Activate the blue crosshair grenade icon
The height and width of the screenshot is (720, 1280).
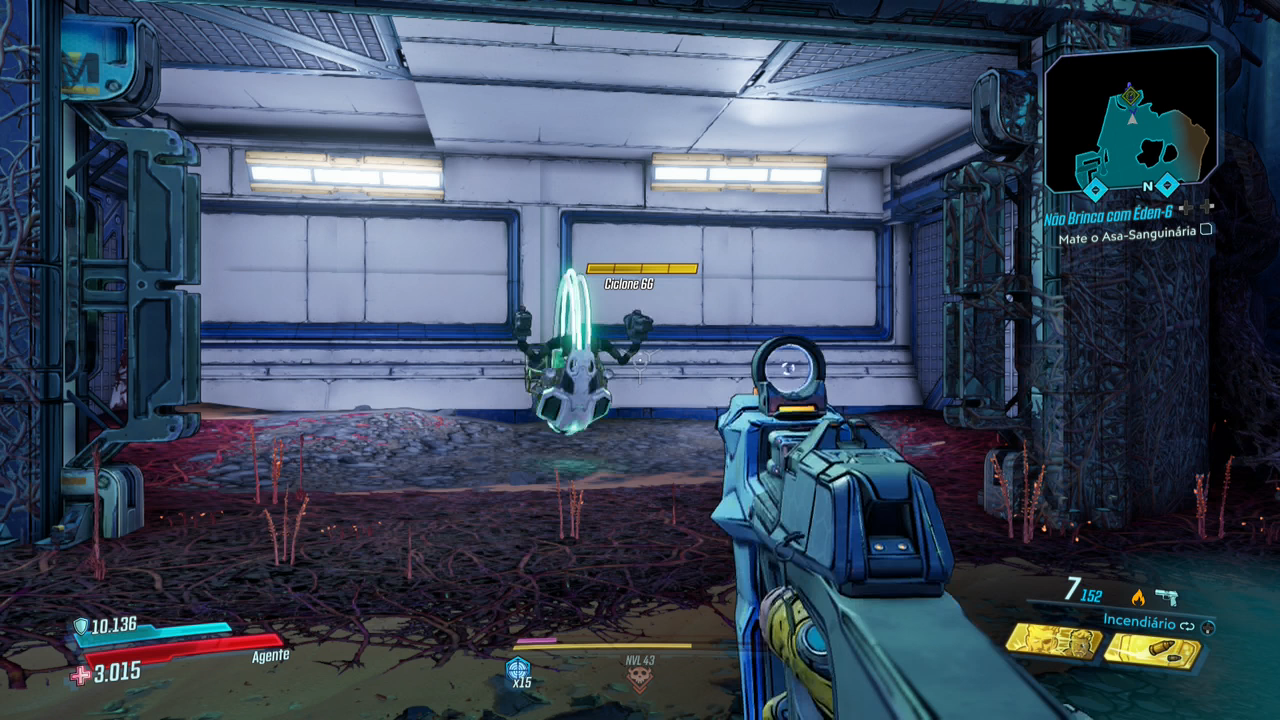(x=519, y=668)
